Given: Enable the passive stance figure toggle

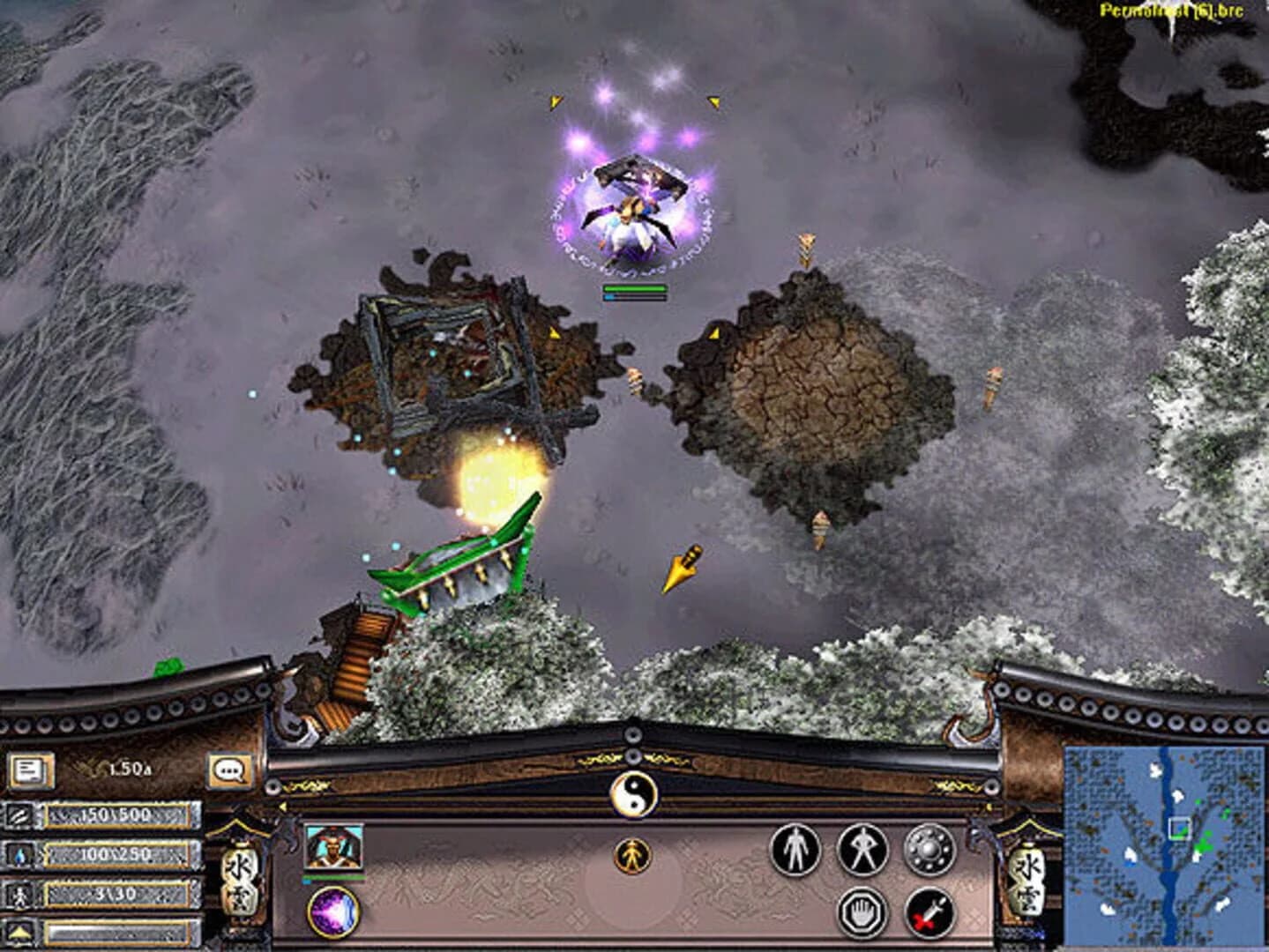Looking at the screenshot, I should click(x=794, y=851).
